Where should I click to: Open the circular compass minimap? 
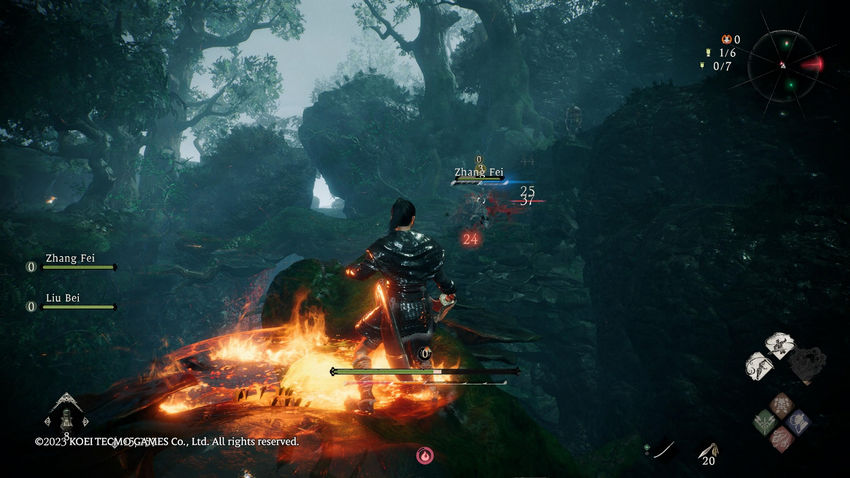(787, 64)
